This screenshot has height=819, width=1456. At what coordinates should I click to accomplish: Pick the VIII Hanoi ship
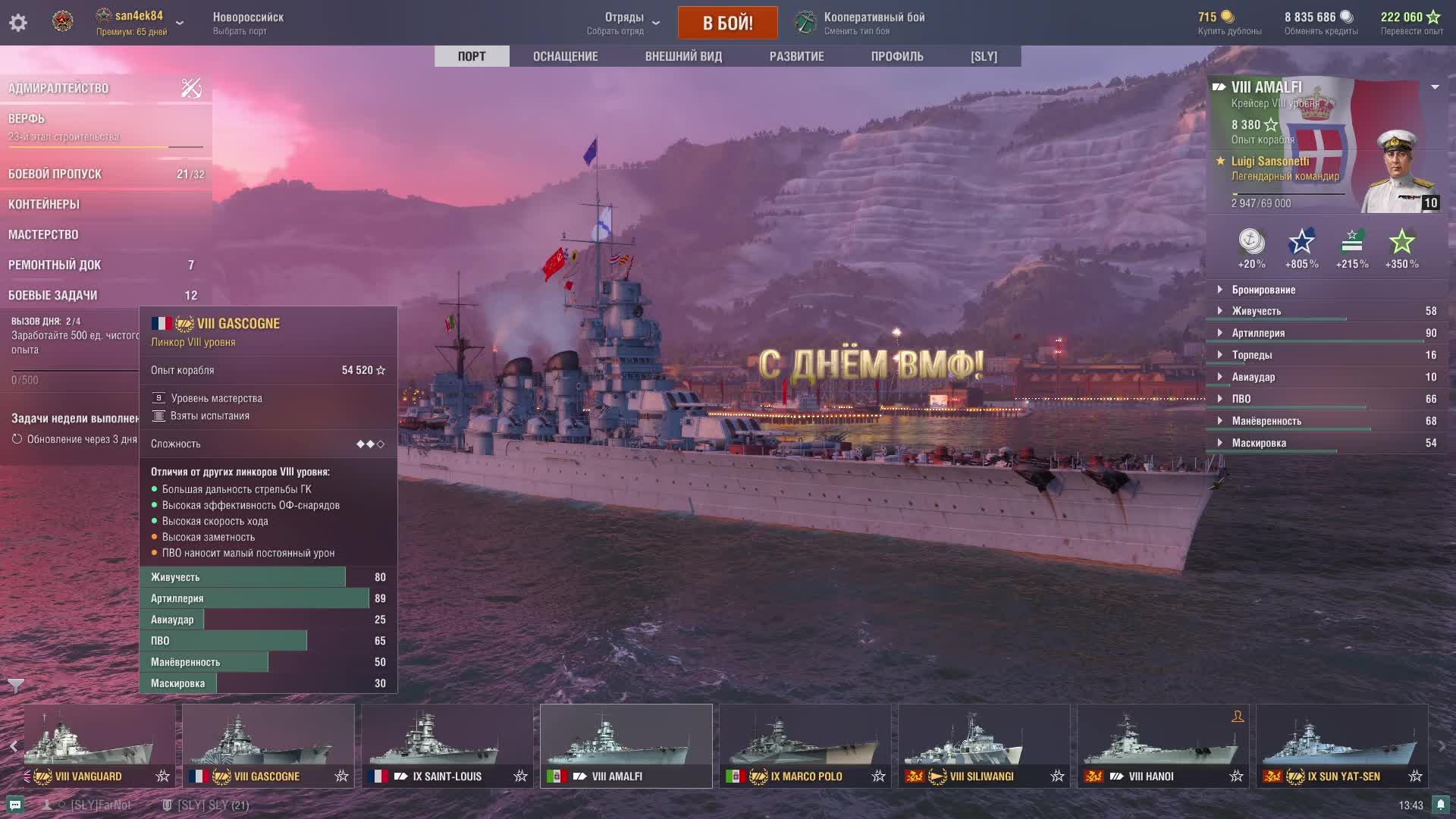click(1163, 745)
